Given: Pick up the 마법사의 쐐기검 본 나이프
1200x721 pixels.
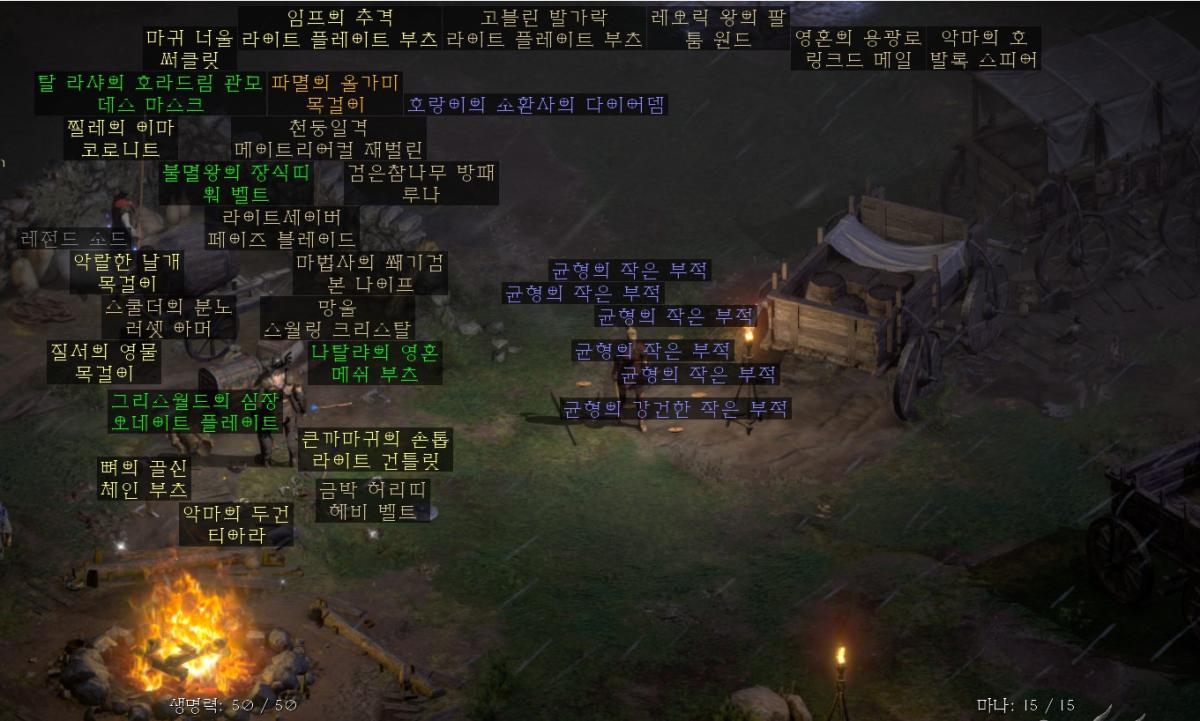Looking at the screenshot, I should coord(370,273).
